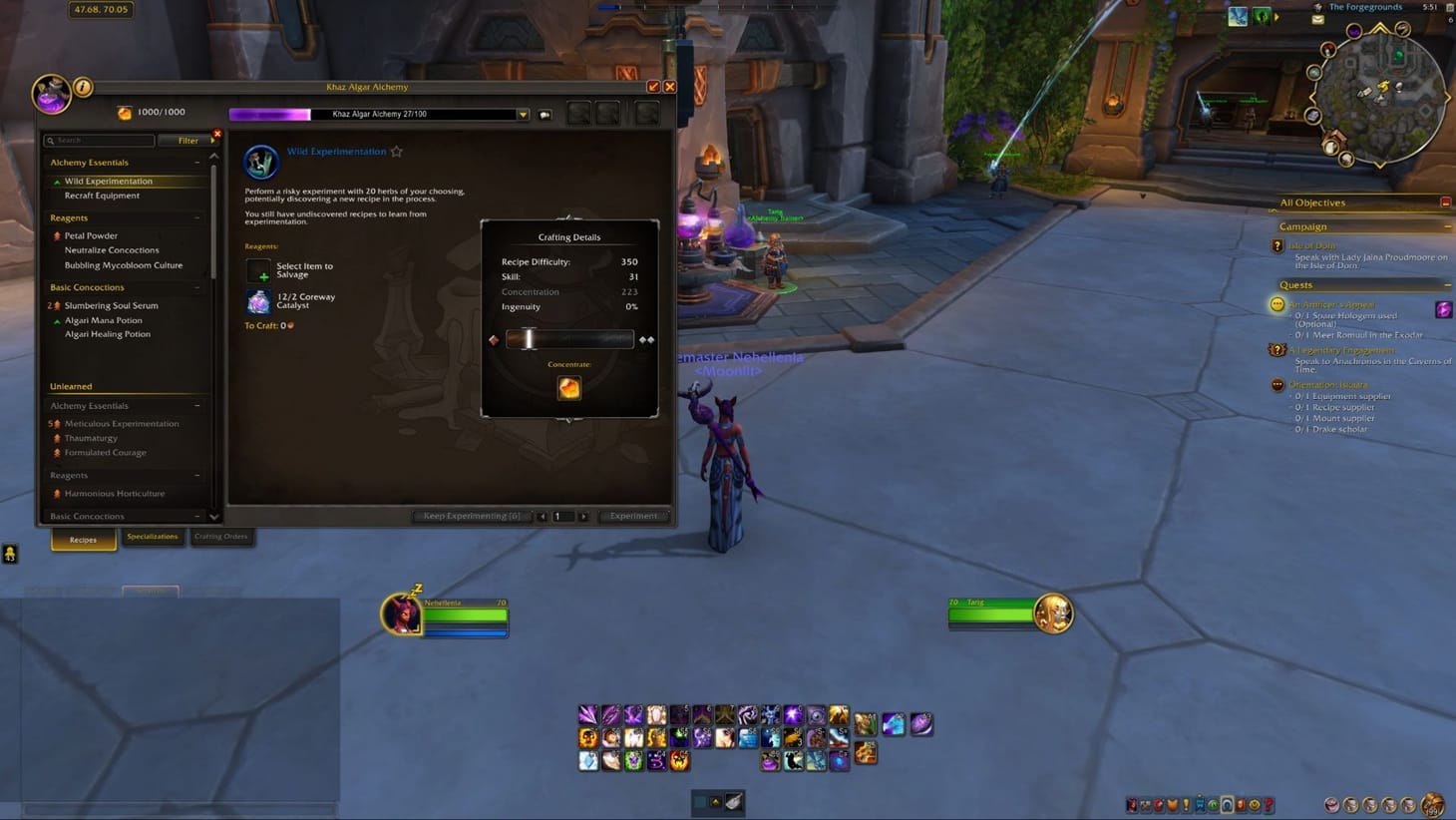Screen dimensions: 1456x820
Task: Open the Filter dropdown
Action: point(188,140)
